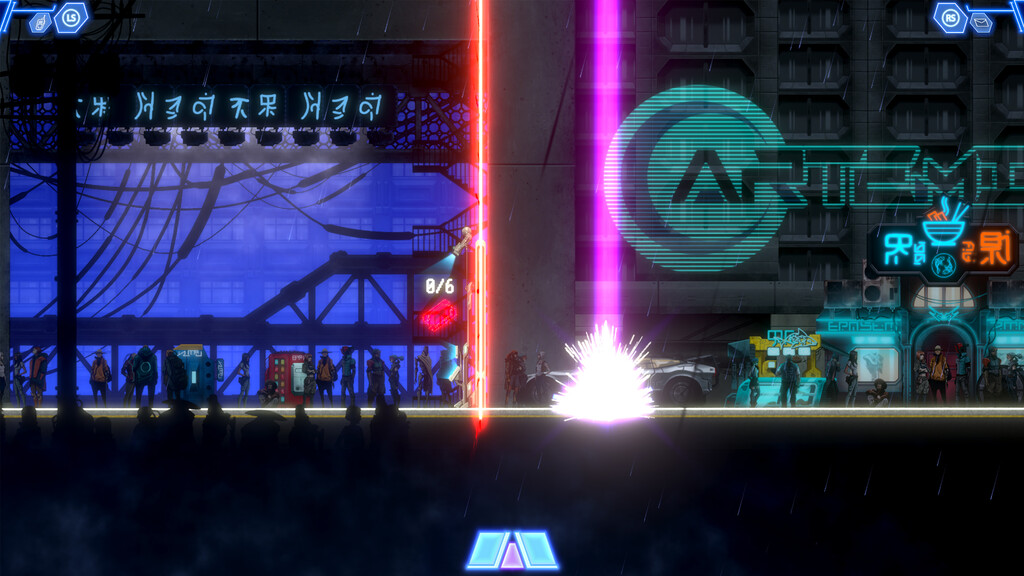1024x576 pixels.
Task: Open the envelope message icon
Action: tap(982, 21)
